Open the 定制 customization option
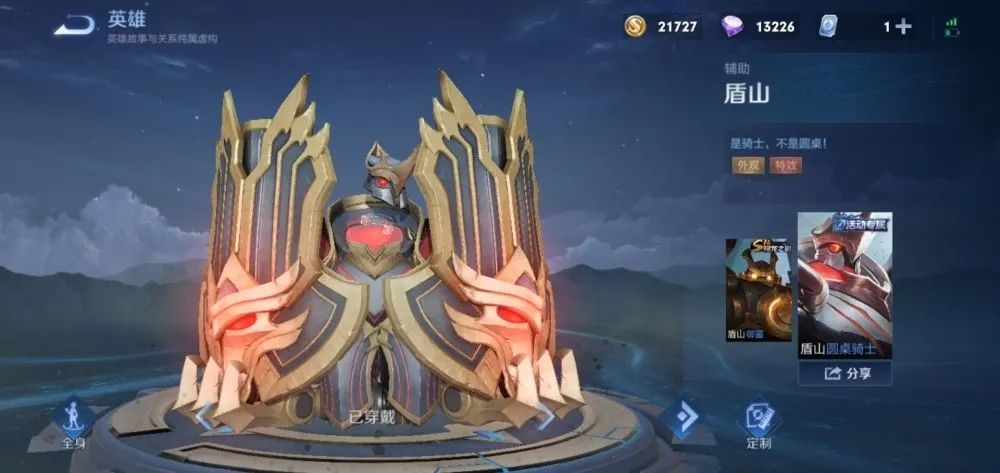 (x=758, y=424)
